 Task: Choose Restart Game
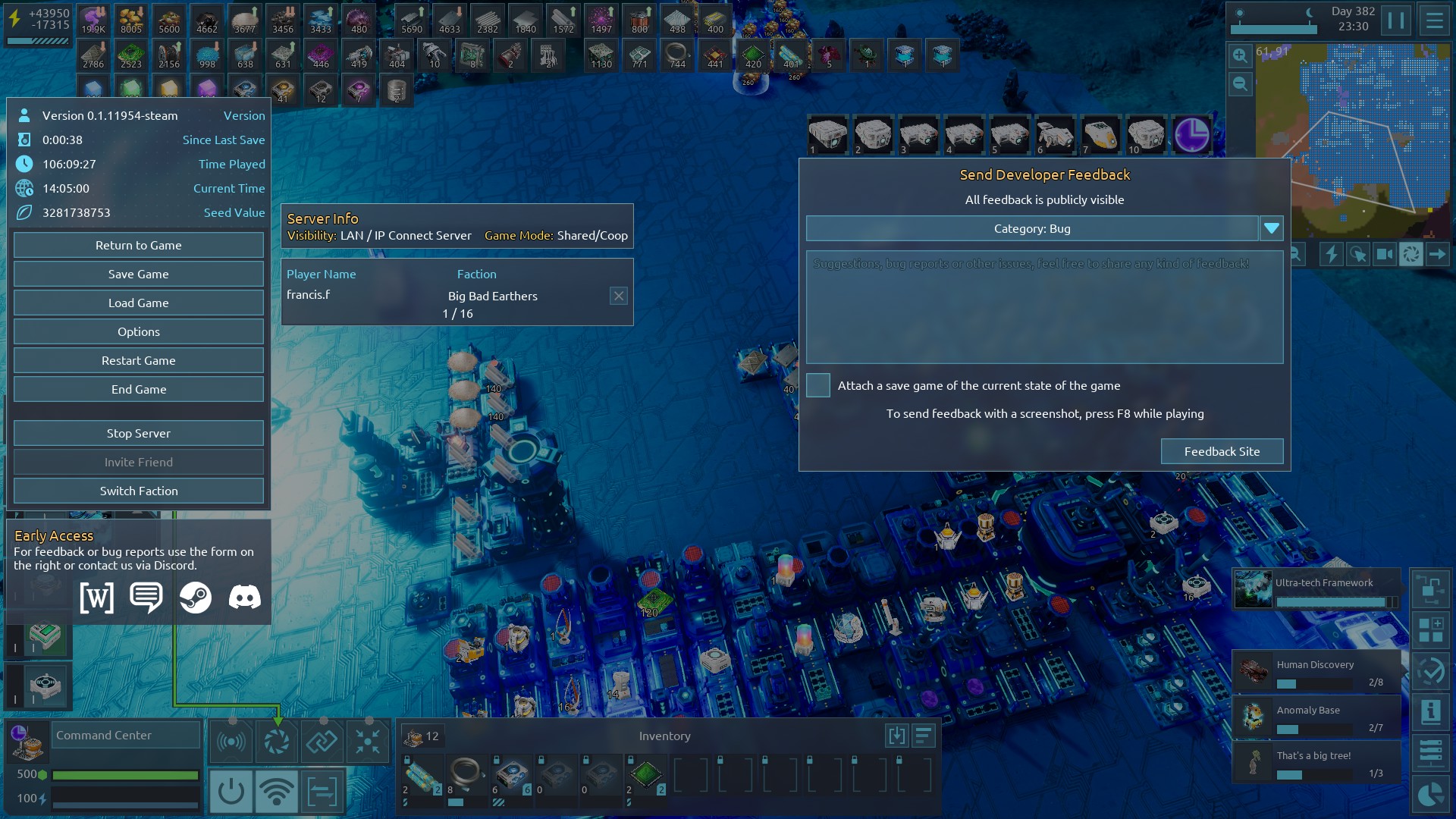pyautogui.click(x=139, y=360)
